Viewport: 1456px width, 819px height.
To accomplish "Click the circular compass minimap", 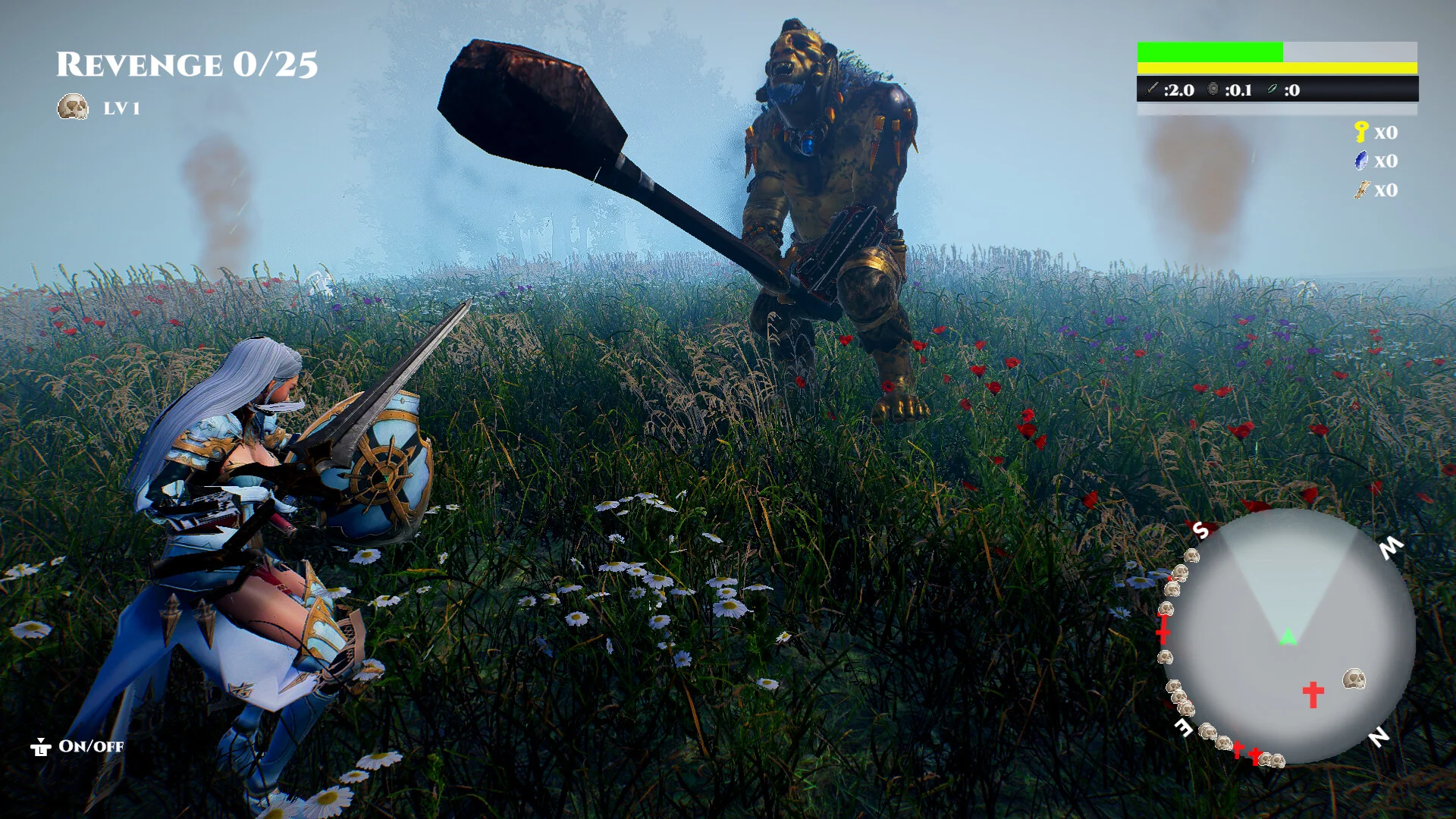I will click(x=1289, y=637).
